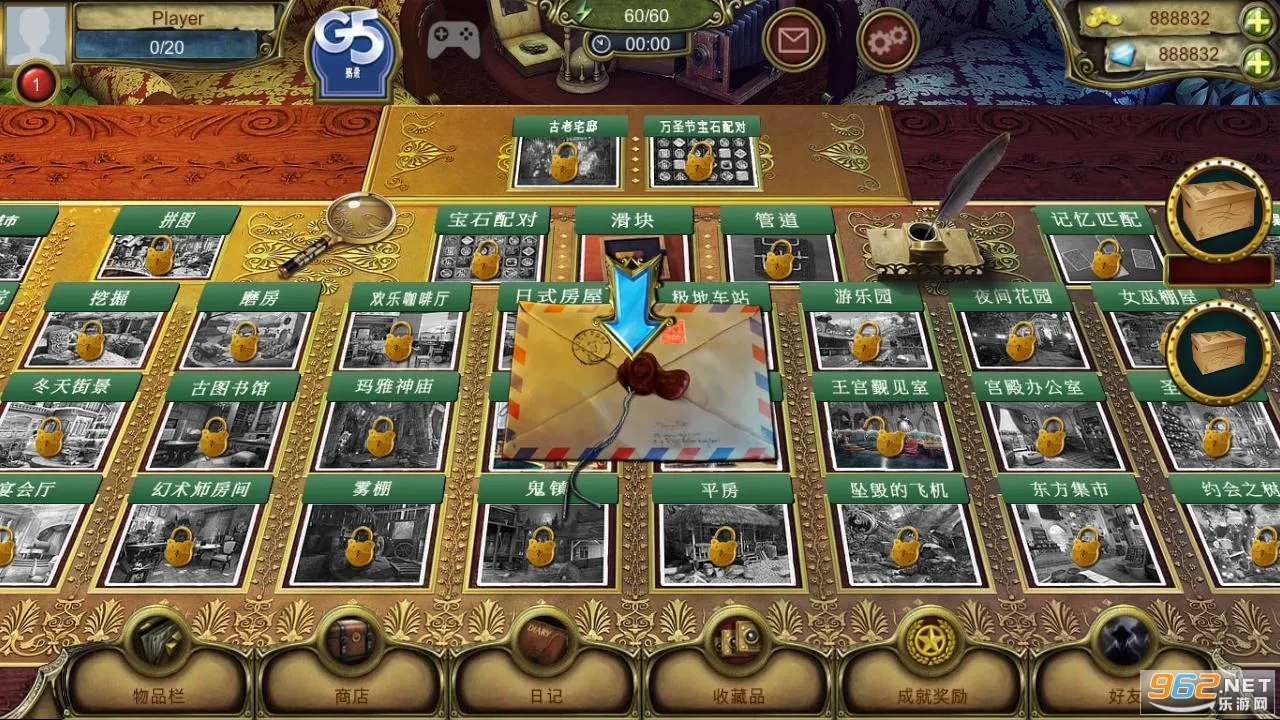Viewport: 1280px width, 720px height.
Task: Open the 万圣节宝石配对 event card
Action: click(703, 160)
